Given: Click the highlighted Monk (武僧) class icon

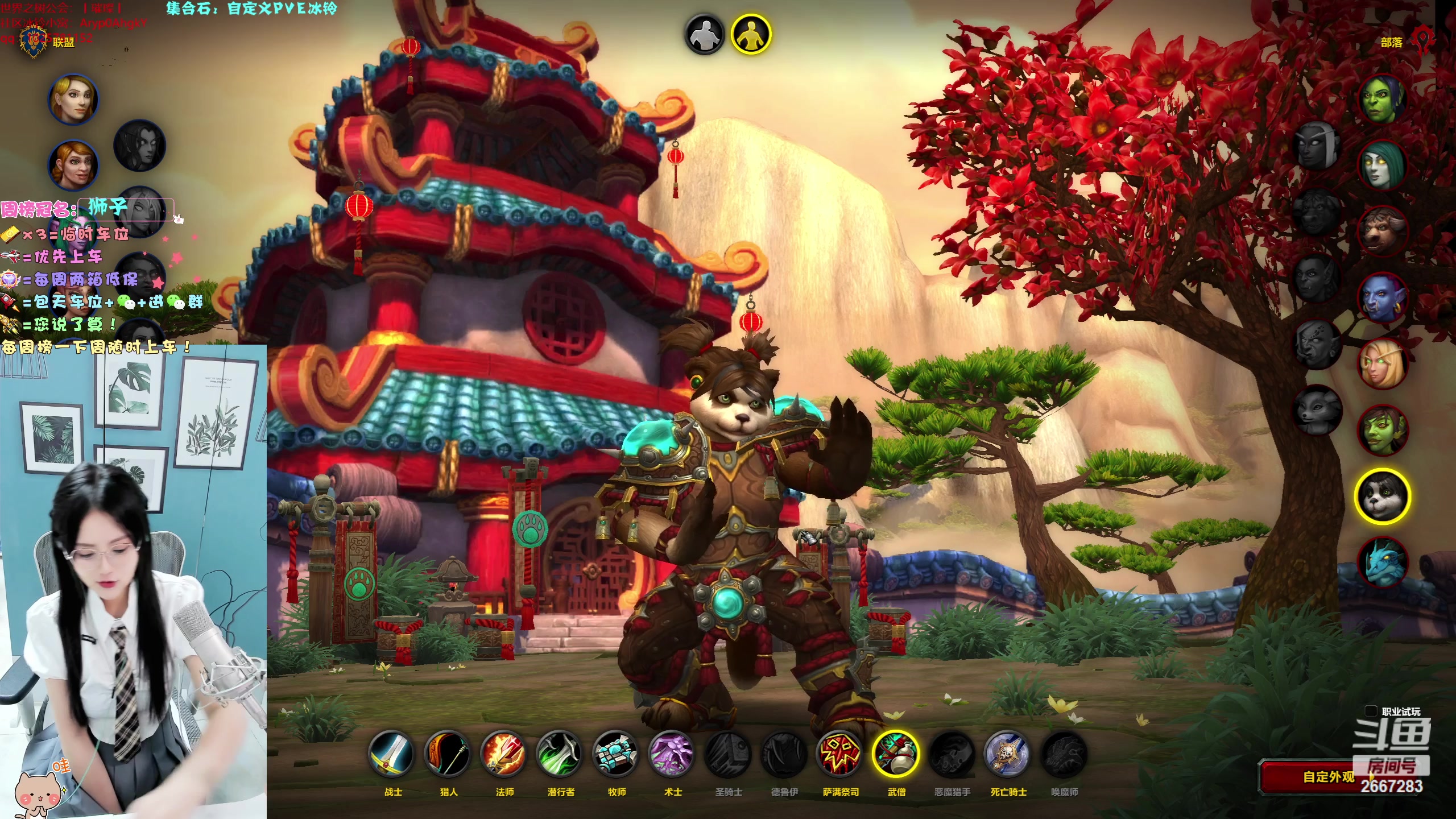Looking at the screenshot, I should [x=896, y=754].
